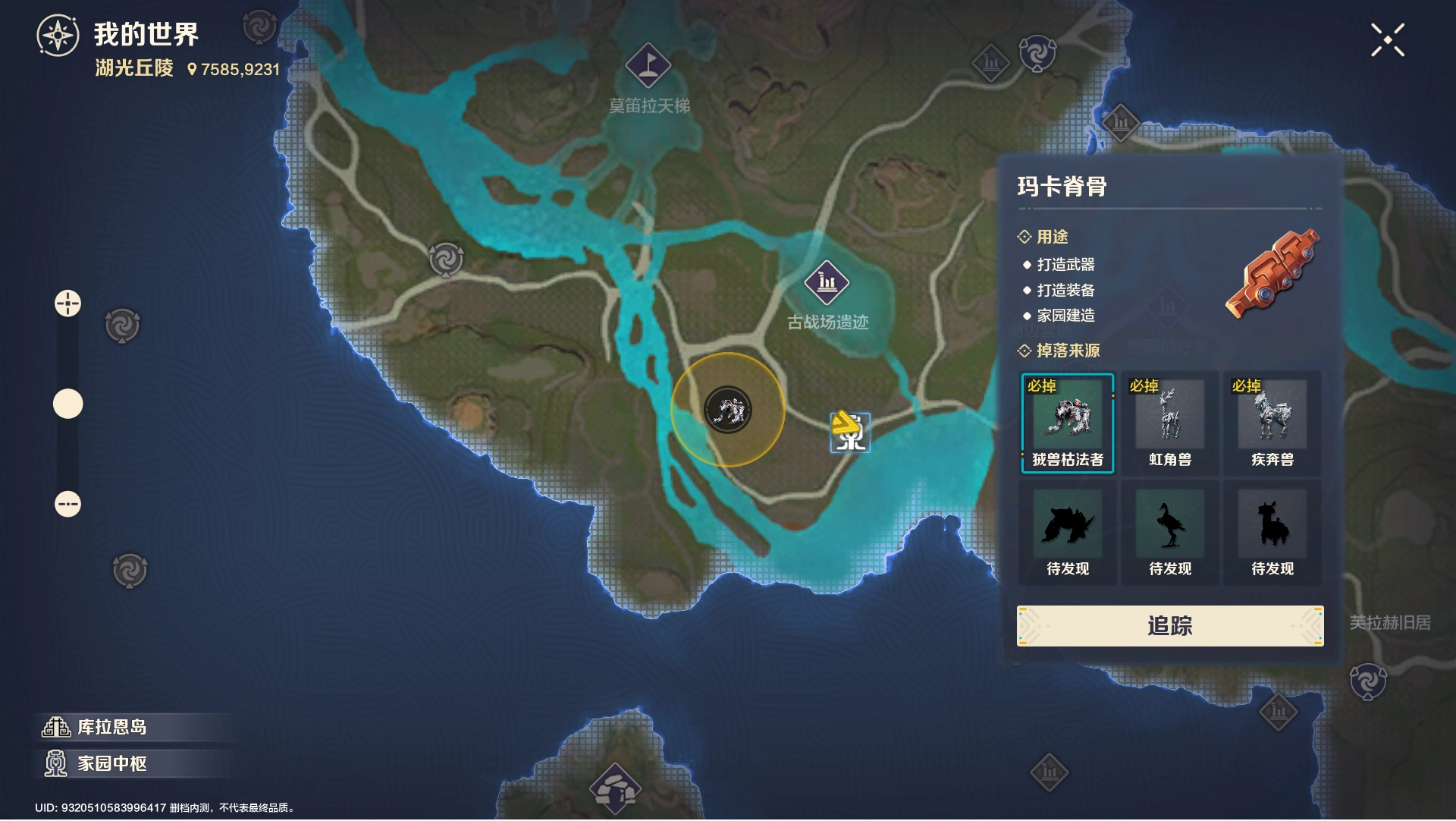This screenshot has width=1456, height=821.
Task: Close the map with the X button
Action: tap(1387, 40)
